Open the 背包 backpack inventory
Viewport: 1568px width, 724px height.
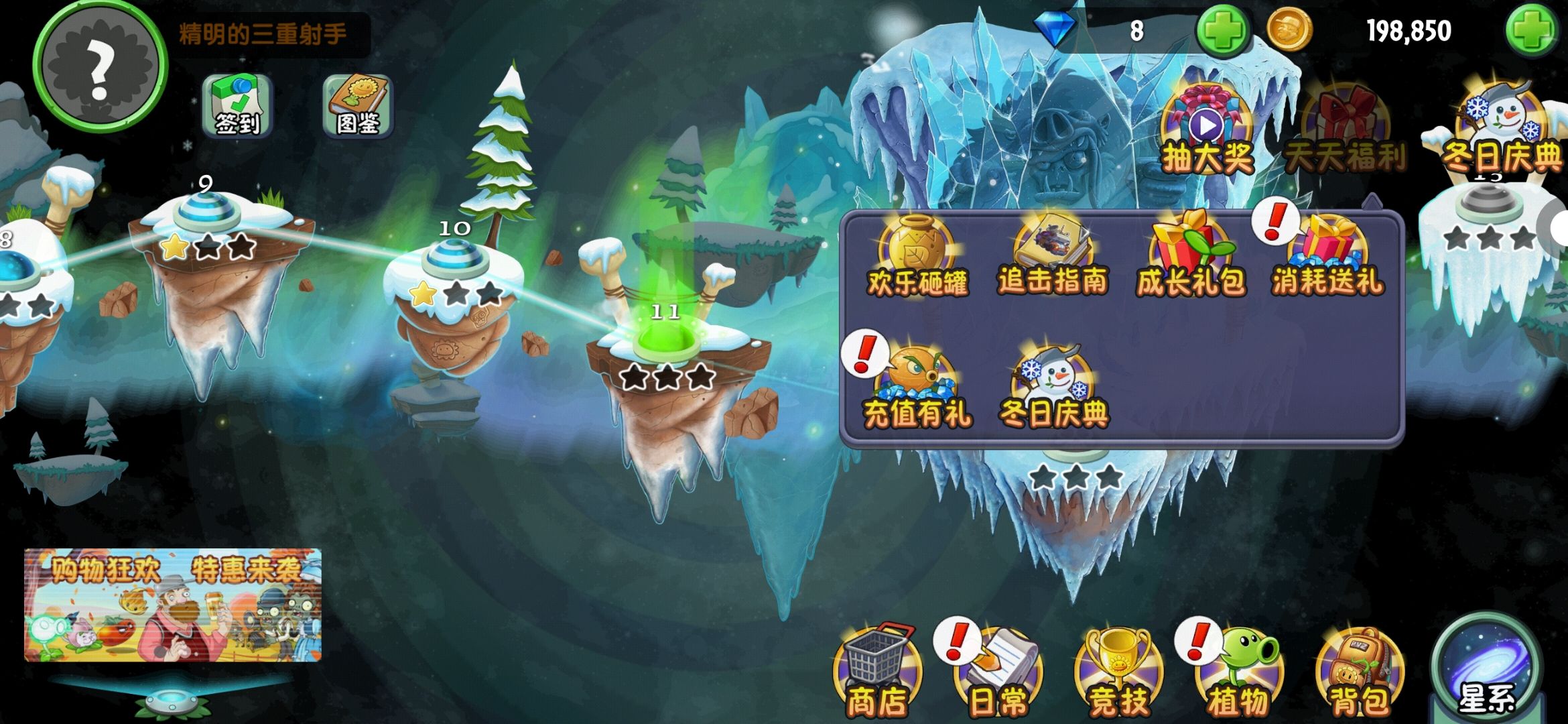1359,672
